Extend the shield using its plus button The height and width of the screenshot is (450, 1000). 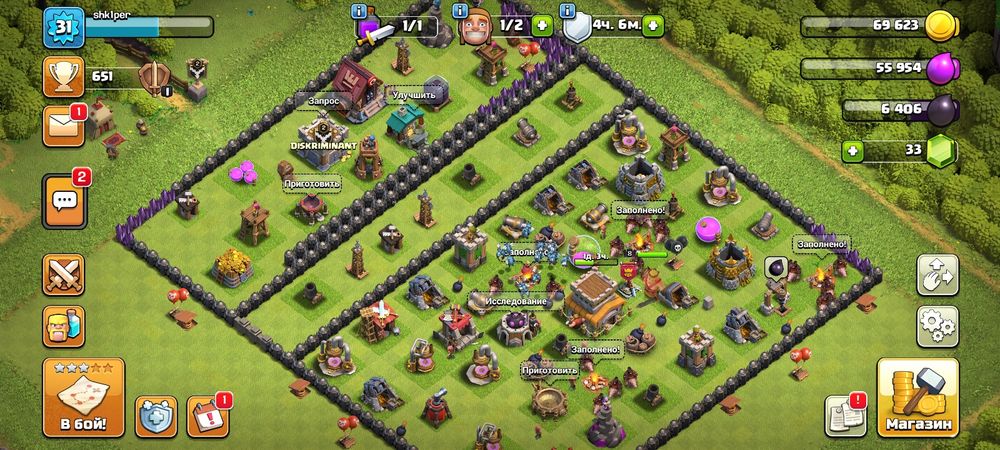point(652,25)
